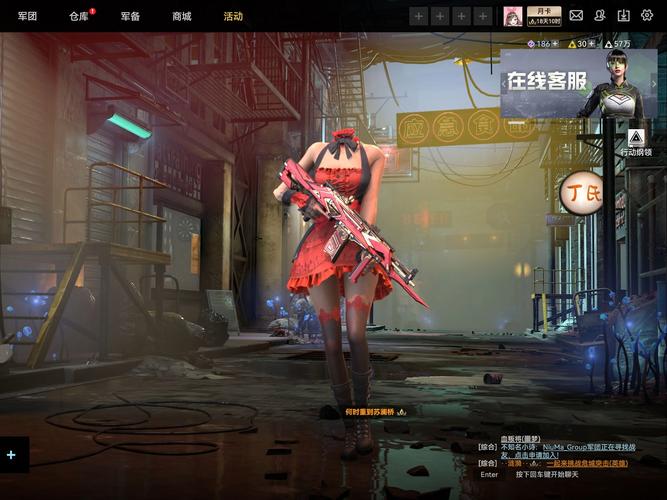Screen dimensions: 667x500
Task: Open the orange team challenge invite link
Action: [589, 463]
